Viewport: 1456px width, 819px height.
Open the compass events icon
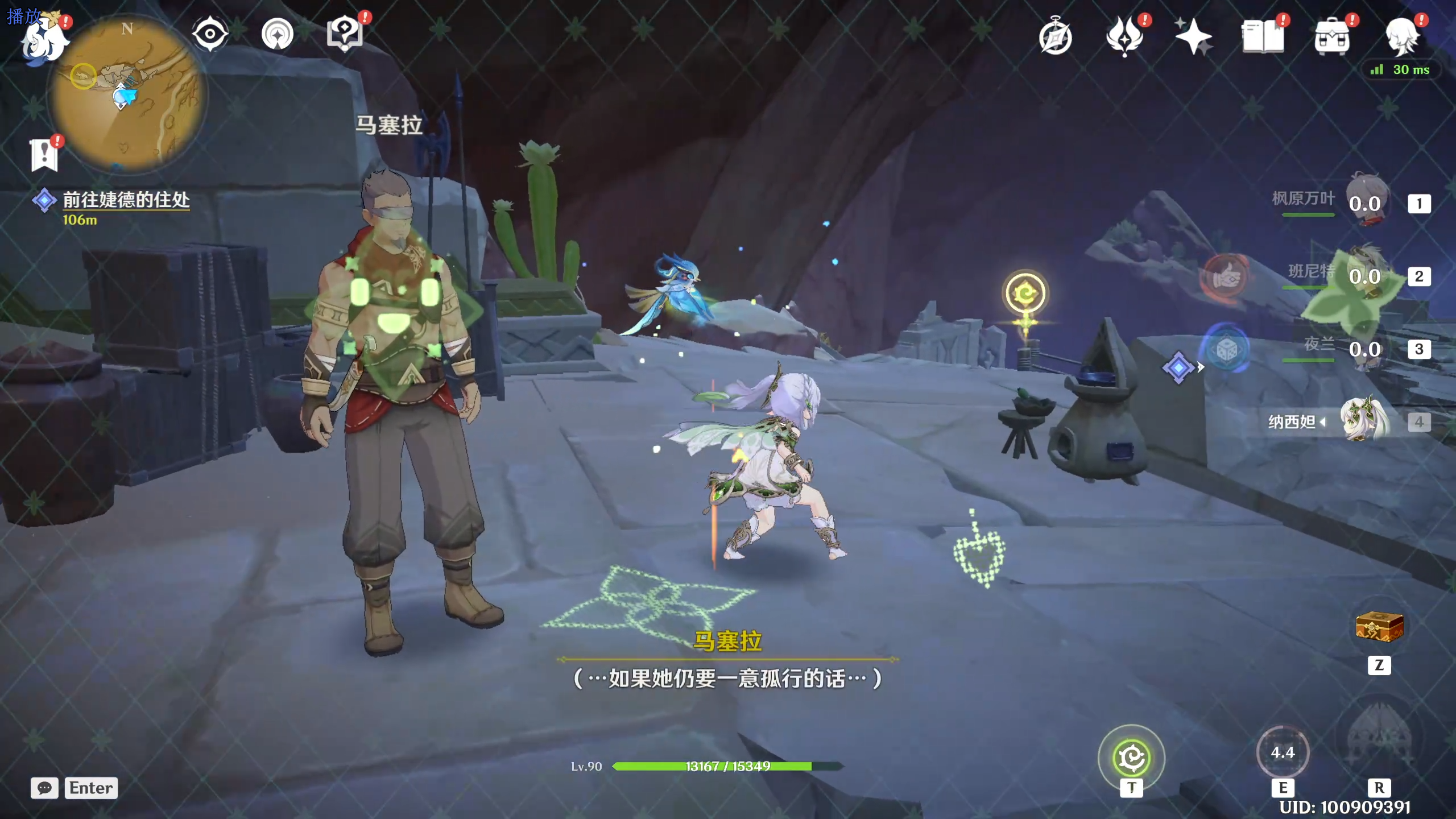click(x=1056, y=38)
